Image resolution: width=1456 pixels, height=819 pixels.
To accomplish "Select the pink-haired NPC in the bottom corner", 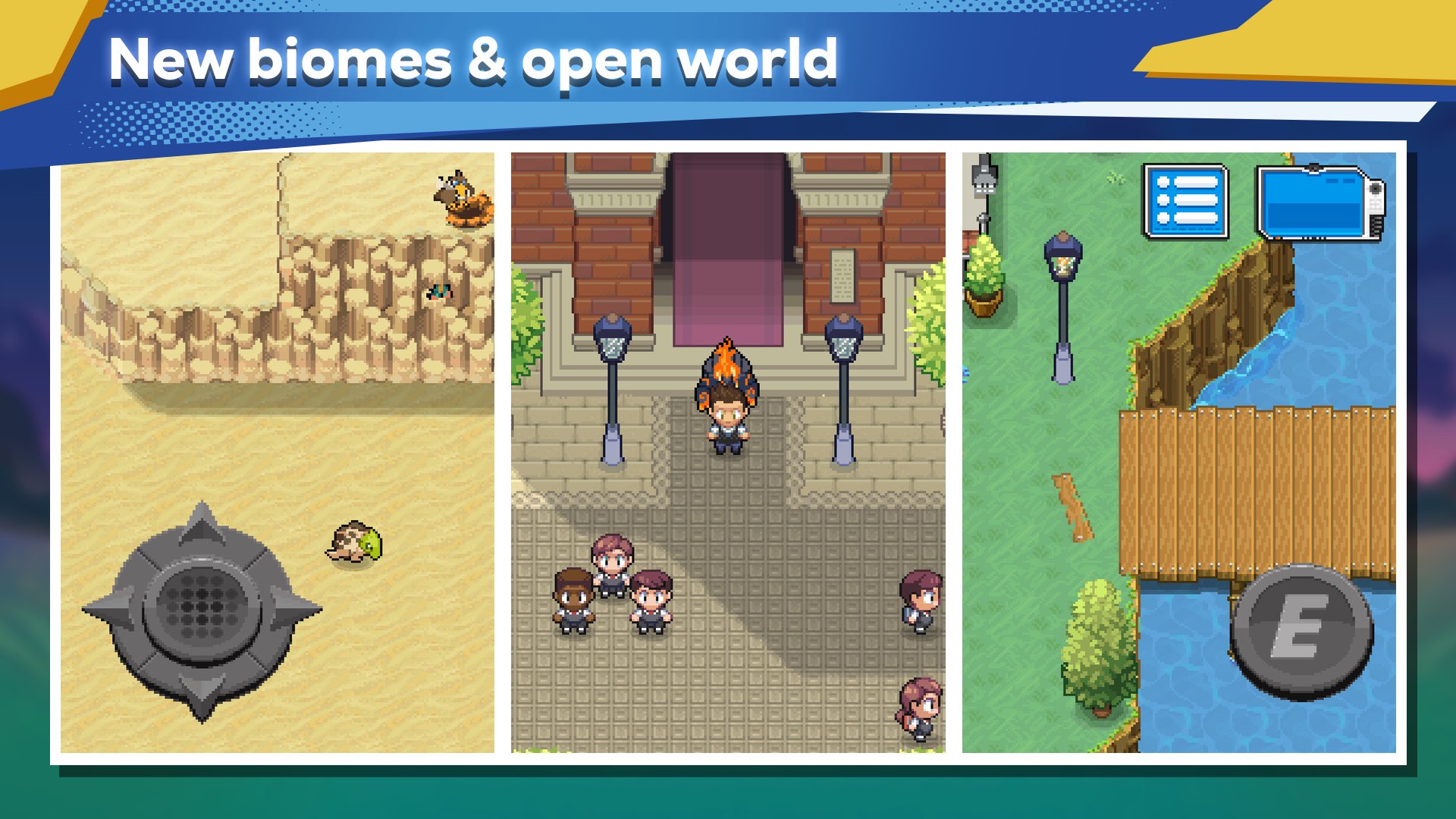I will click(x=921, y=709).
